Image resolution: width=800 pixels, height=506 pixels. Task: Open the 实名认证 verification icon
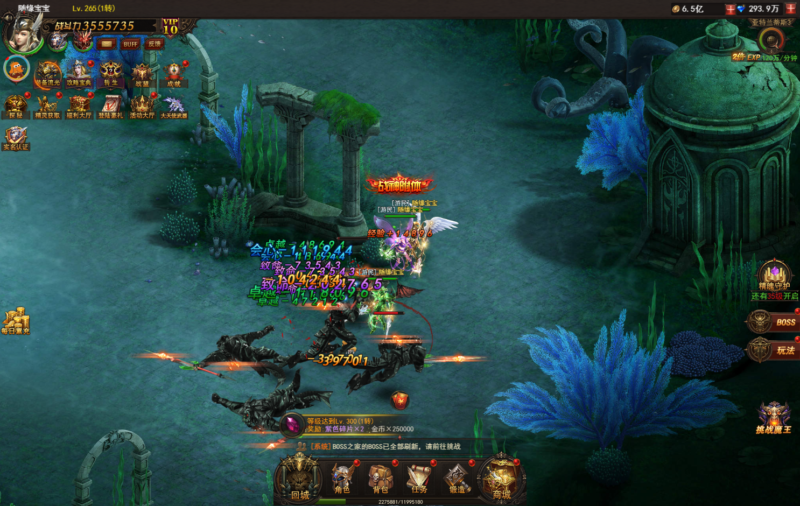pos(16,138)
